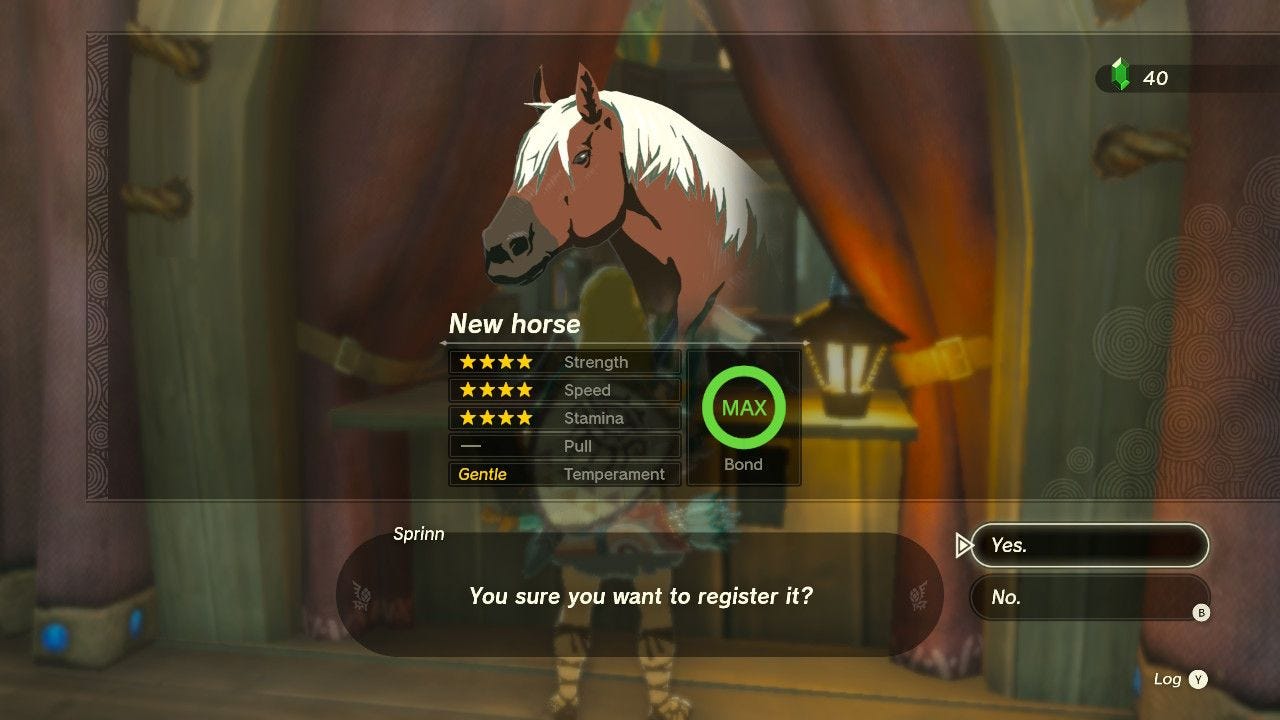The height and width of the screenshot is (720, 1280).
Task: Click the first Strength star
Action: [x=465, y=362]
